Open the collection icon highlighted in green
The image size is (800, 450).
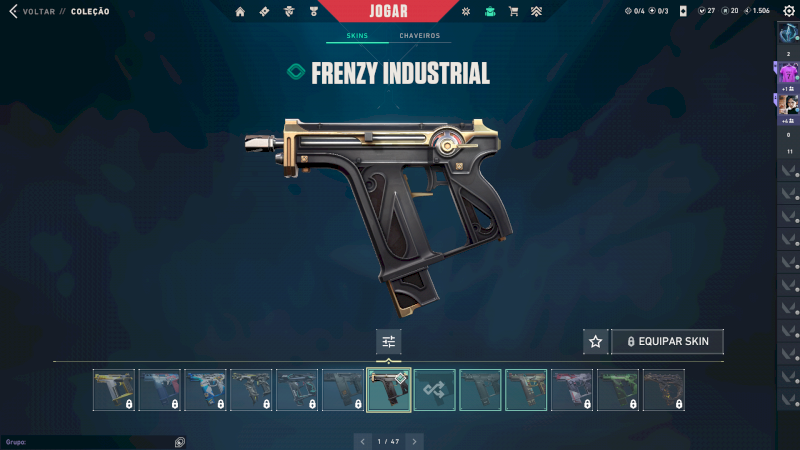point(489,11)
